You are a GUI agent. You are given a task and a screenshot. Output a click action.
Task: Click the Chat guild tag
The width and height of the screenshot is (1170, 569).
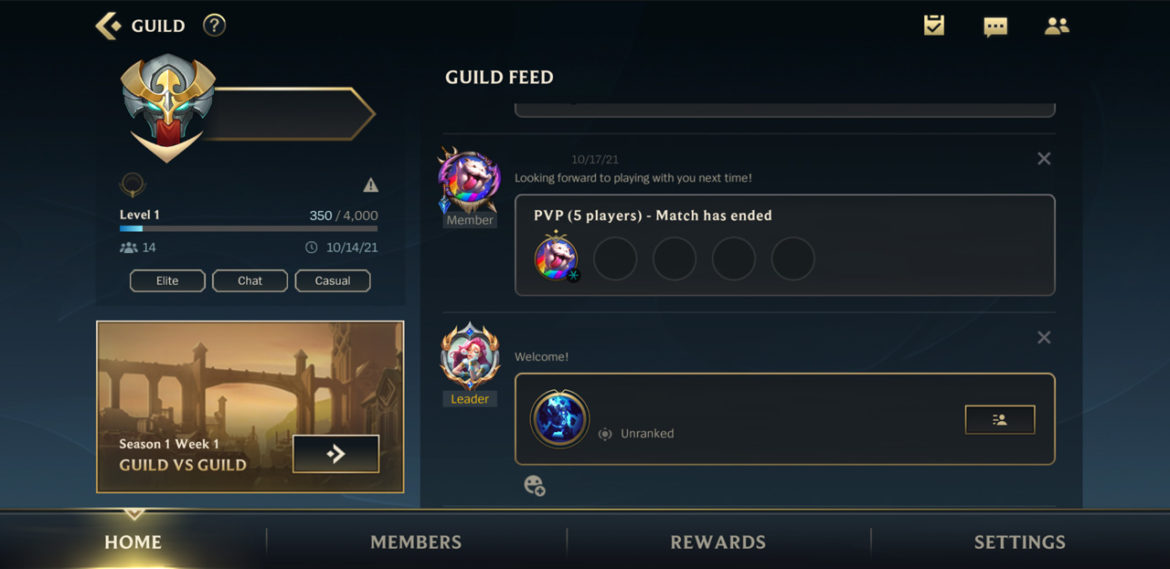coord(250,281)
